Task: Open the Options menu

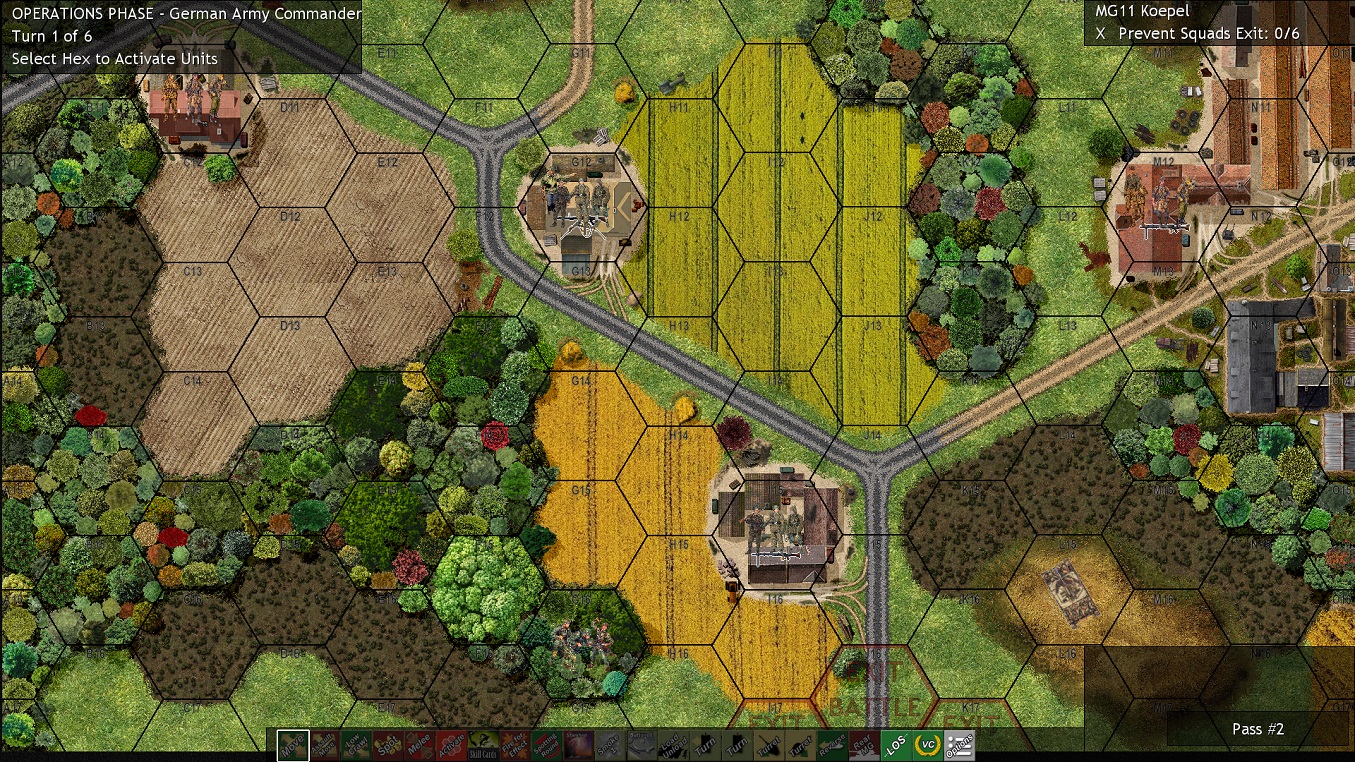Action: pyautogui.click(x=961, y=745)
